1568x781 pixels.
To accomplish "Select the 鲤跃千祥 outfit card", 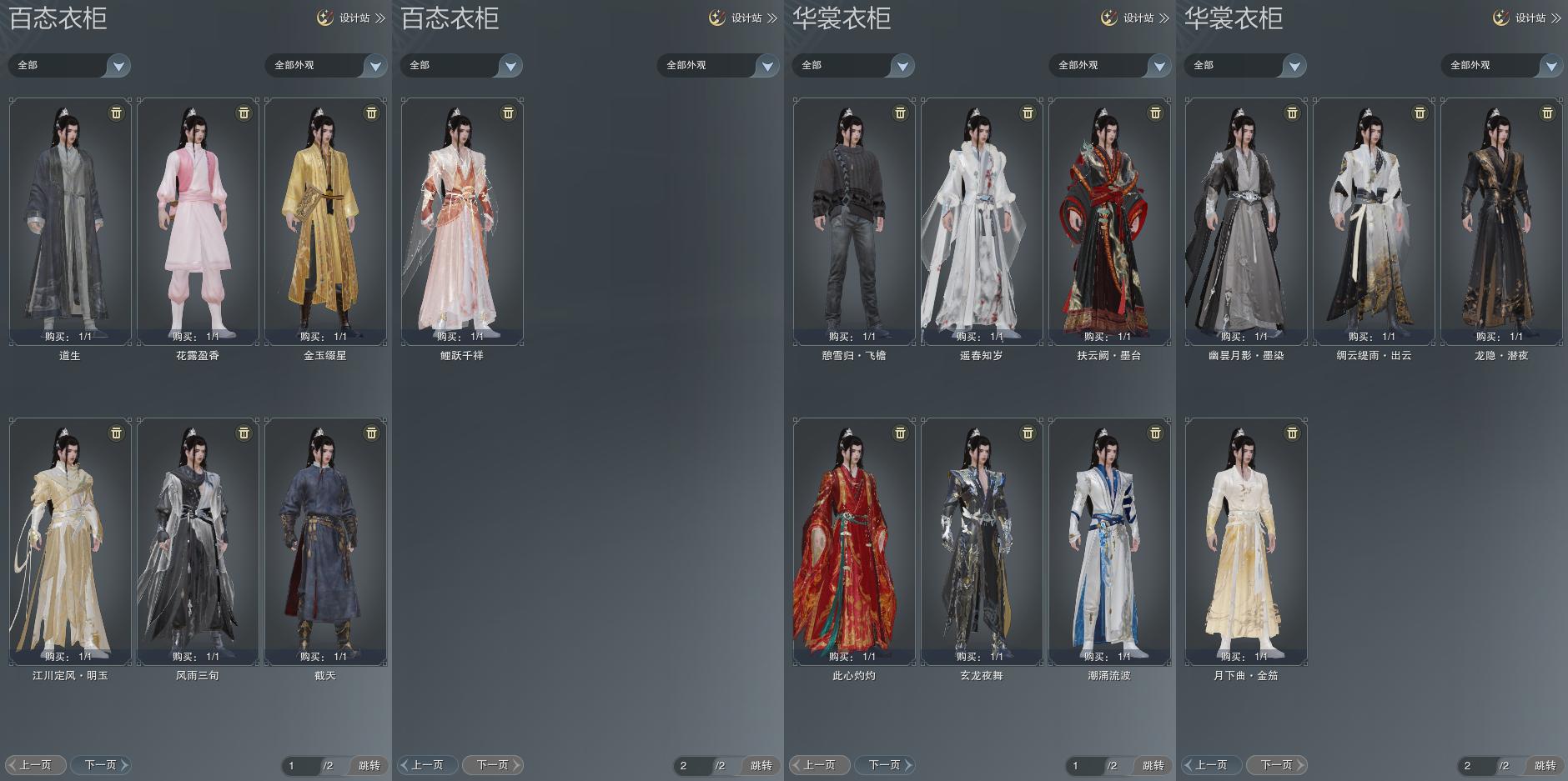I will pos(462,221).
